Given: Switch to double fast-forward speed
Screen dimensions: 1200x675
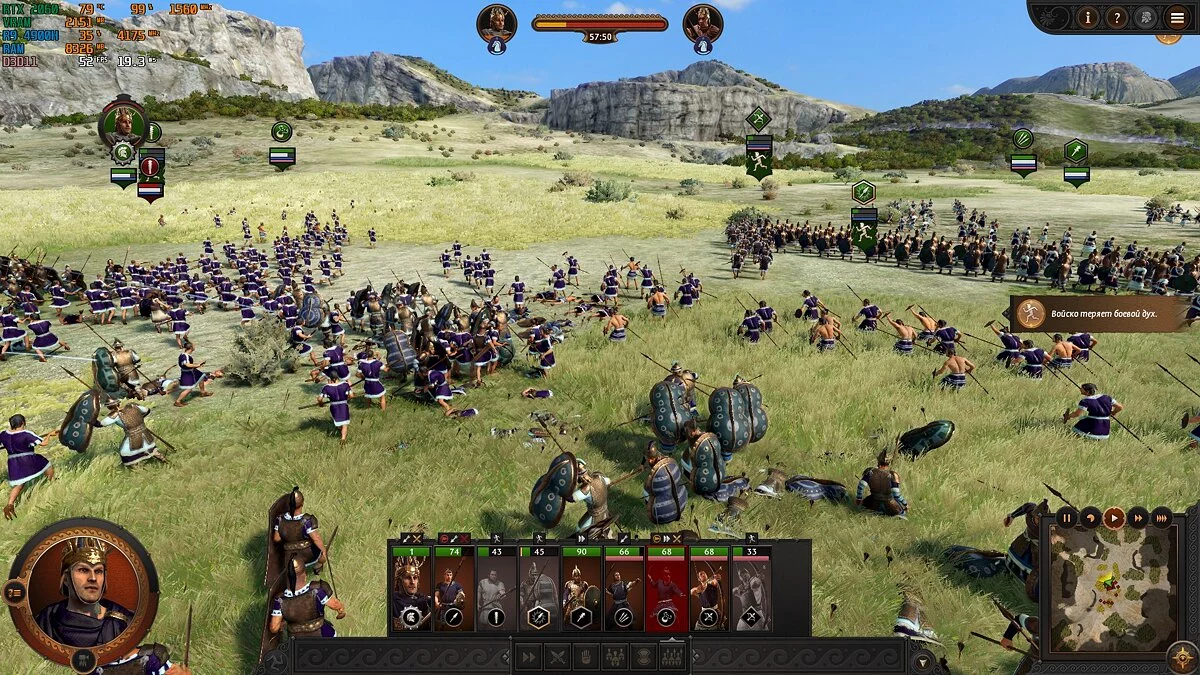Looking at the screenshot, I should [1137, 518].
